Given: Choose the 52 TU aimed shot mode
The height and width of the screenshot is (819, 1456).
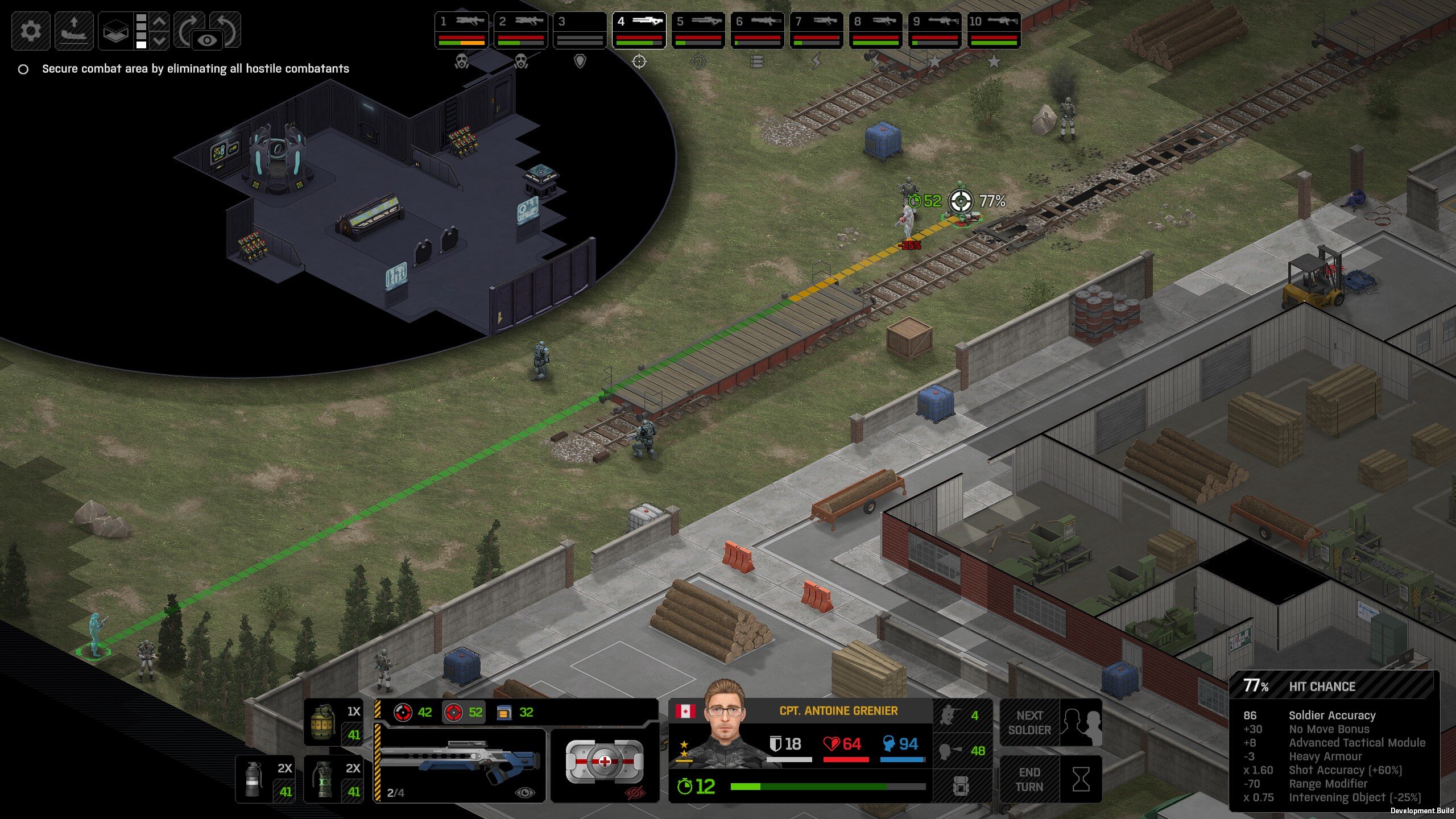Looking at the screenshot, I should (x=464, y=712).
